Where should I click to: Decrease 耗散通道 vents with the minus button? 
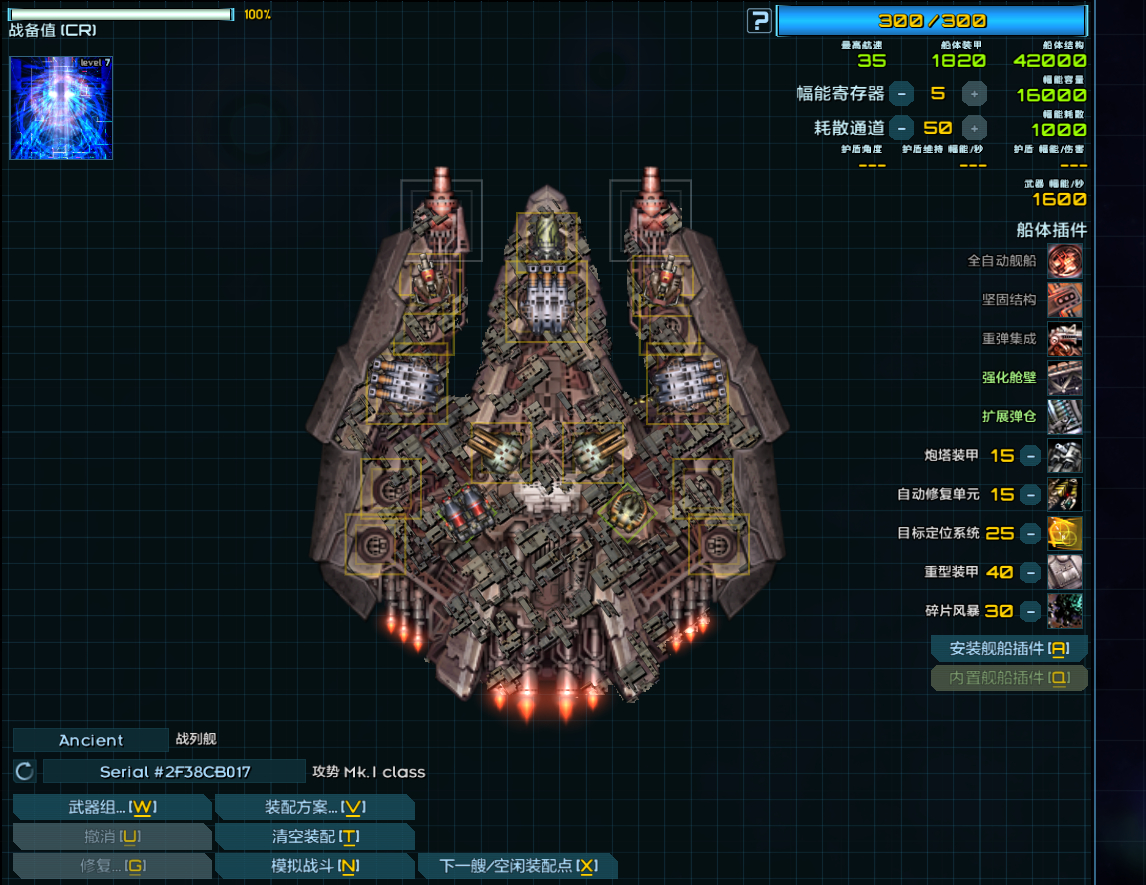[901, 128]
